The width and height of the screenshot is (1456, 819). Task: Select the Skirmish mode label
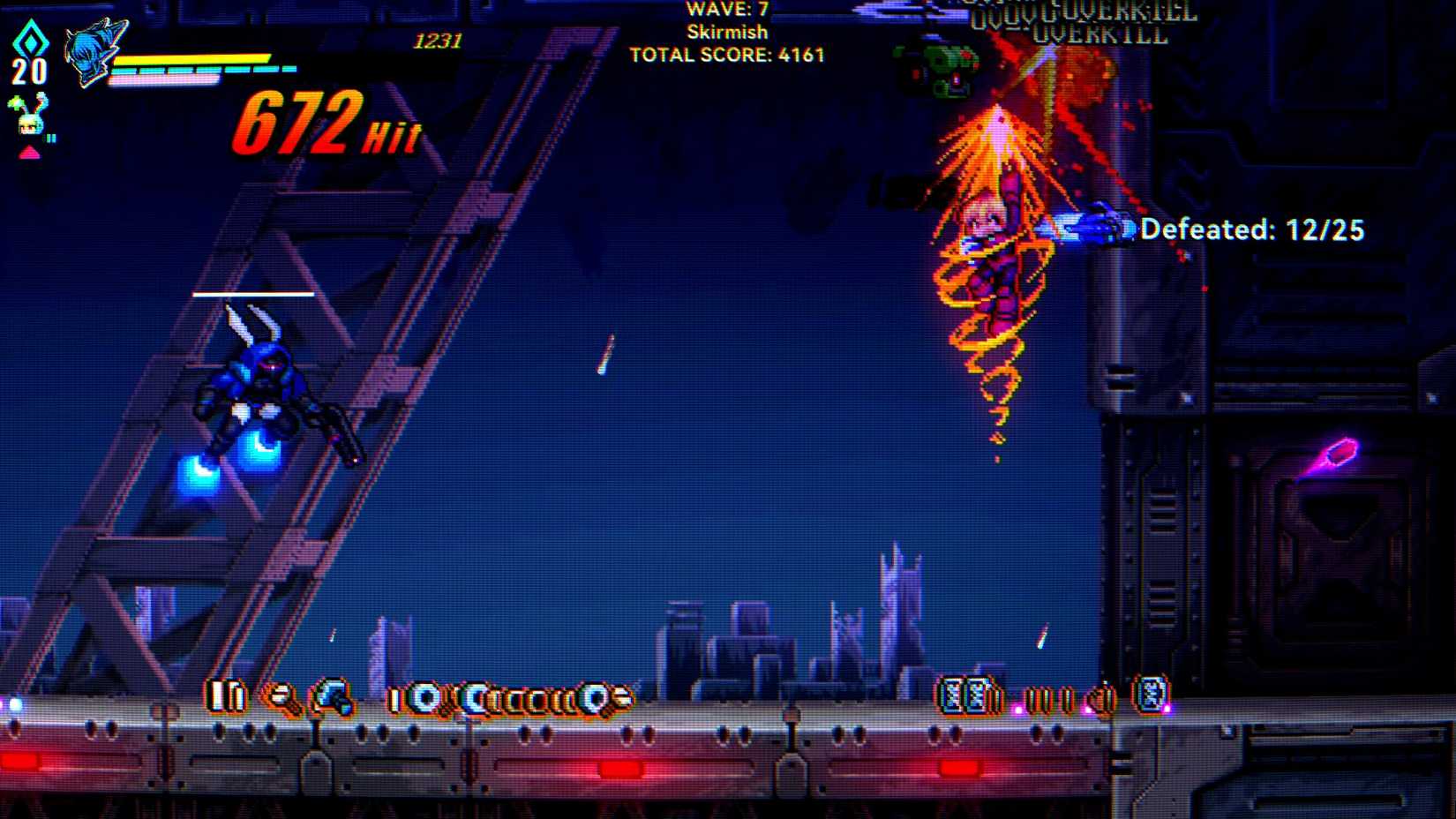726,32
